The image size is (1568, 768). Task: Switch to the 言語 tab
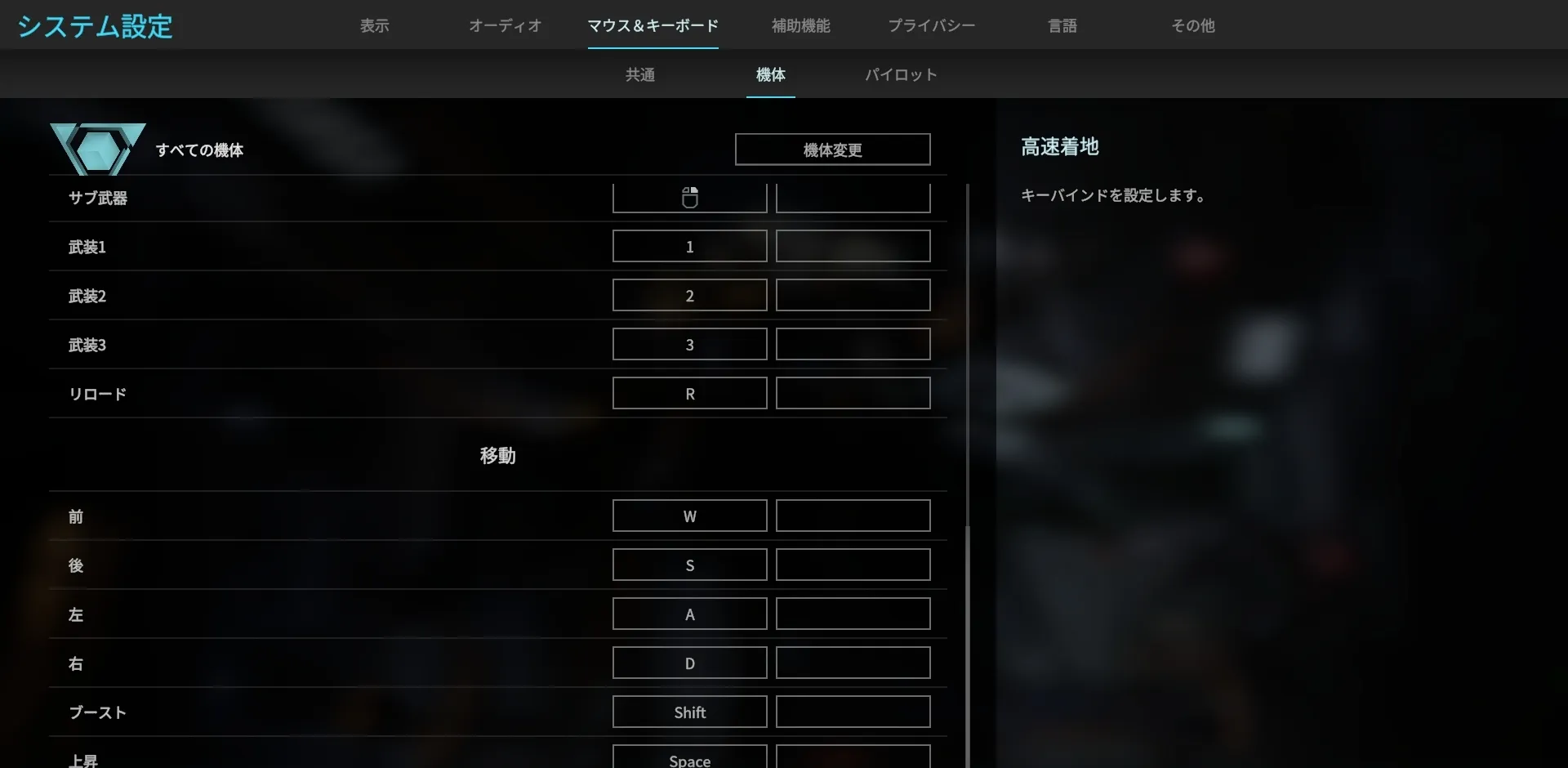(1063, 25)
